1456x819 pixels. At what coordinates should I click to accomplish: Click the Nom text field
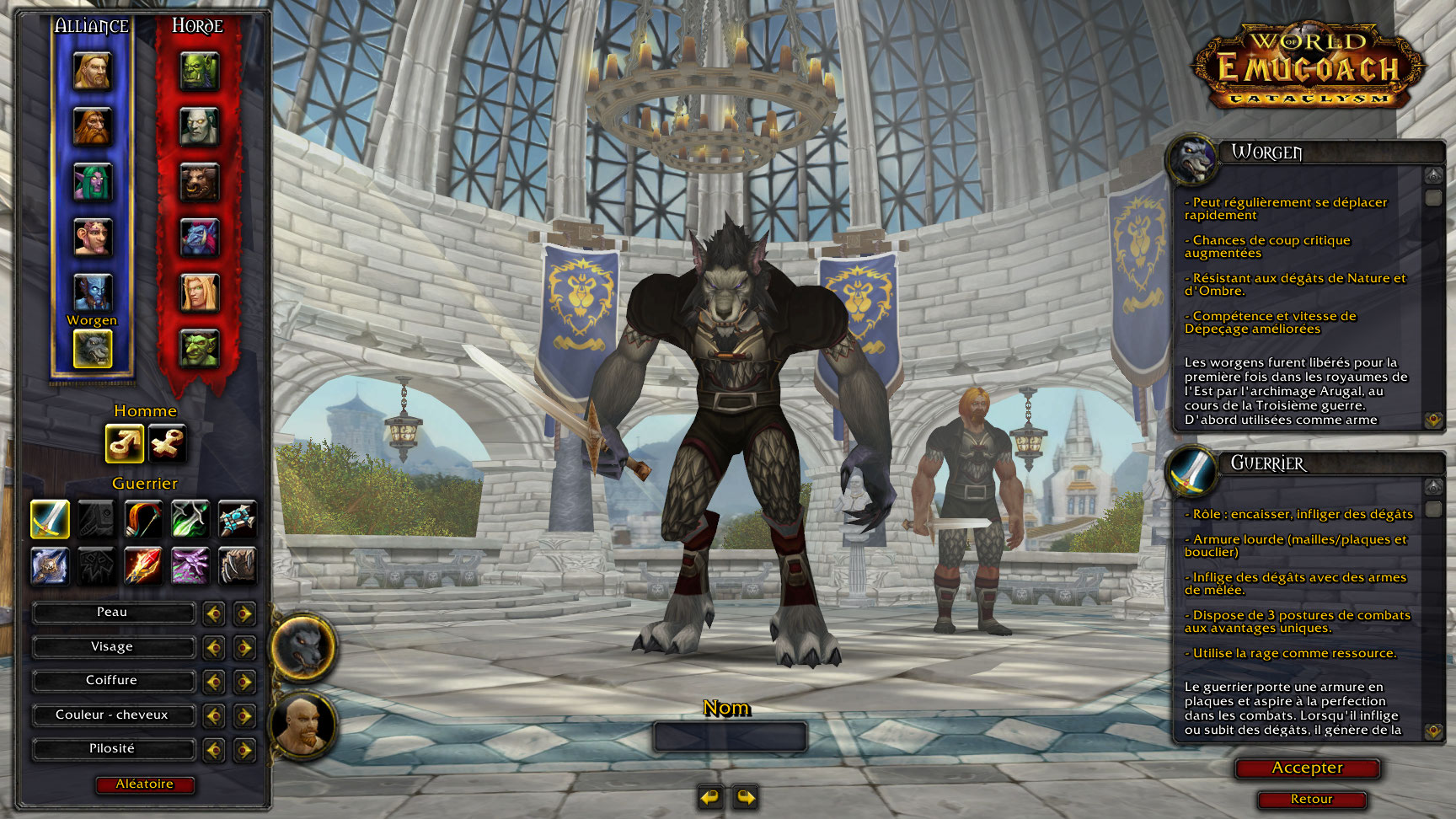pyautogui.click(x=730, y=737)
